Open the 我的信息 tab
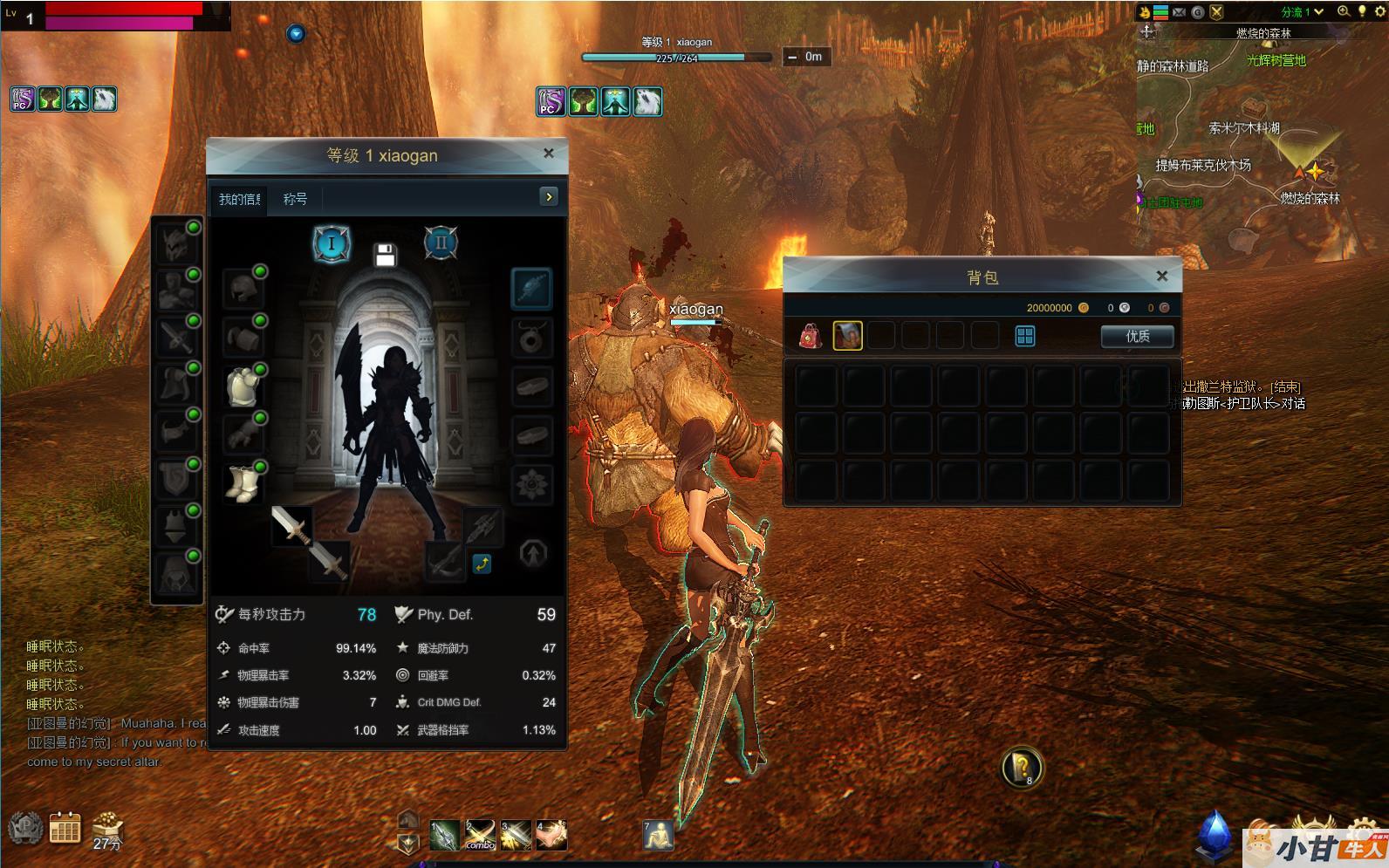 (x=239, y=199)
